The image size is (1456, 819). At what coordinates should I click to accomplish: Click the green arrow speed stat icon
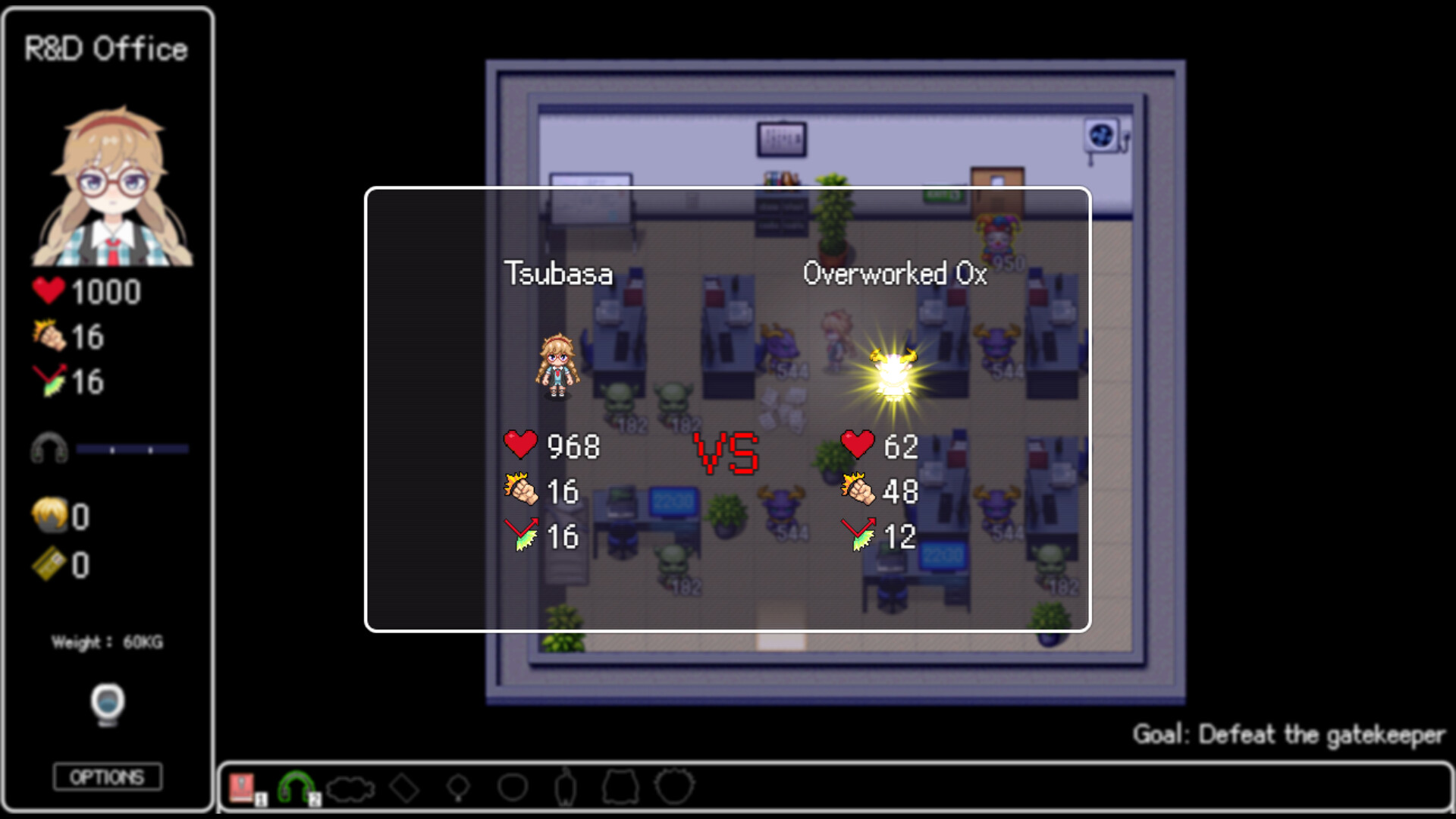pyautogui.click(x=49, y=383)
